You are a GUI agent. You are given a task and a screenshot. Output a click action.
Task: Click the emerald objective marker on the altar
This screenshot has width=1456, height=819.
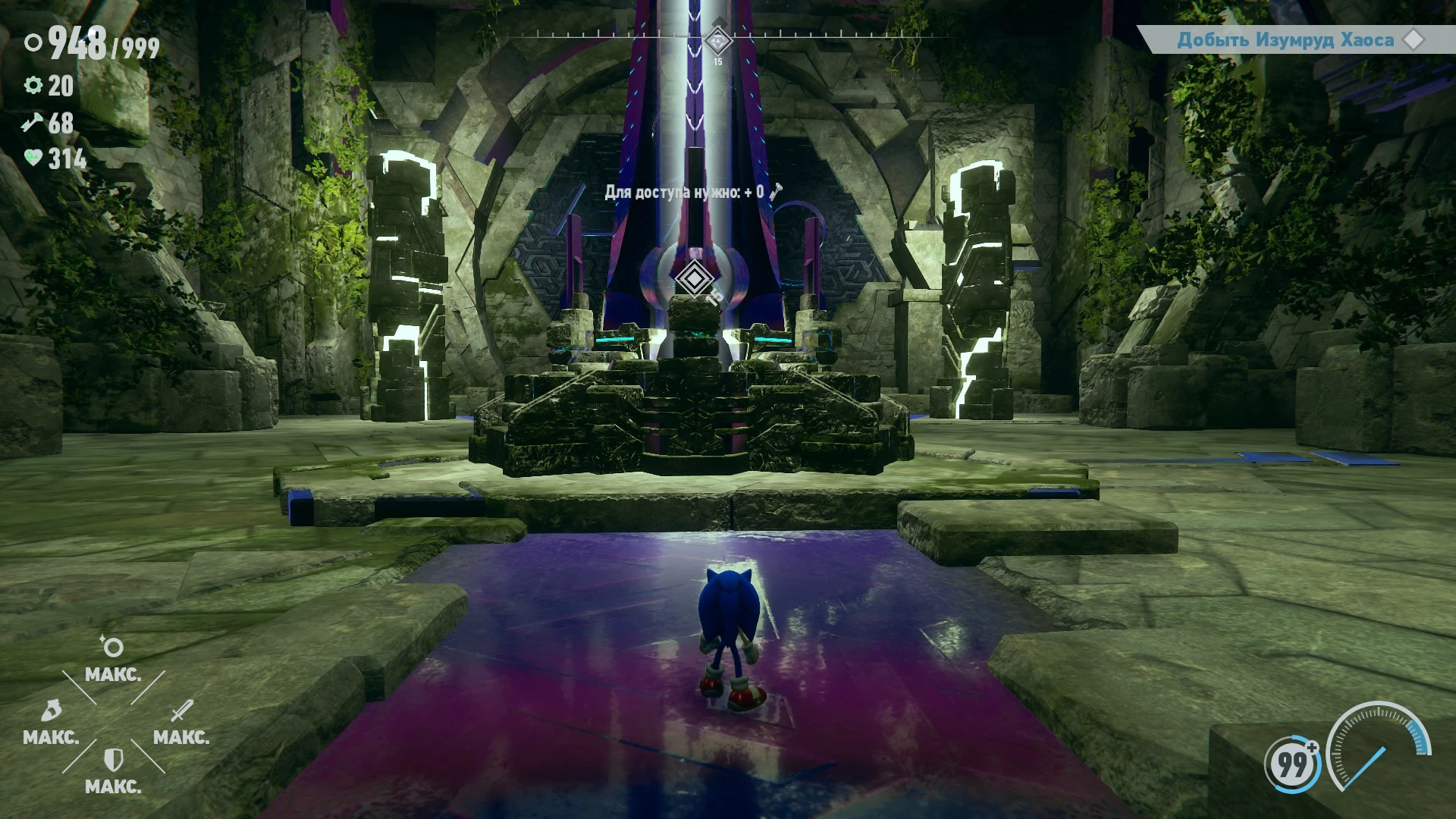[x=696, y=277]
